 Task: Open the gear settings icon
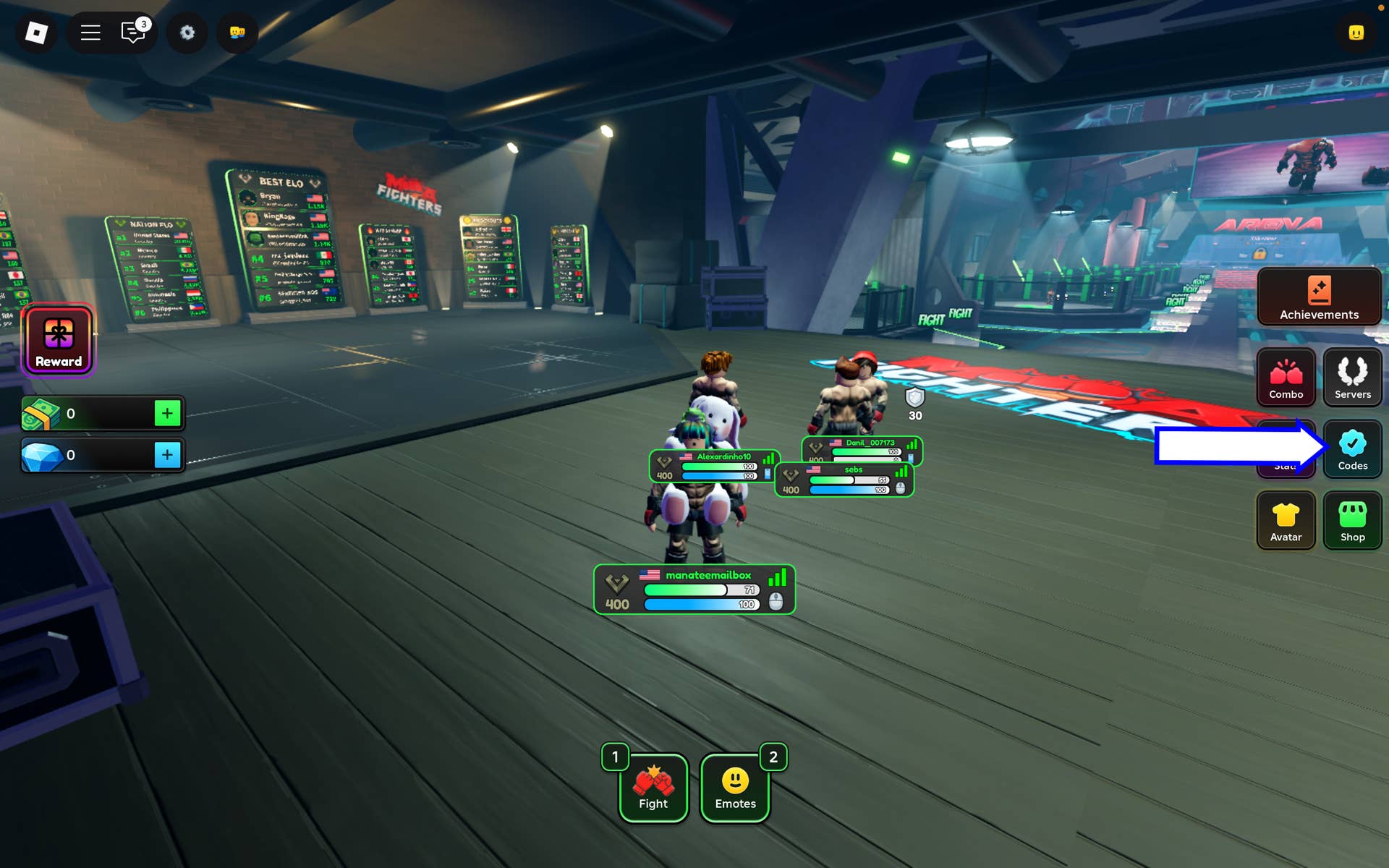pos(187,33)
